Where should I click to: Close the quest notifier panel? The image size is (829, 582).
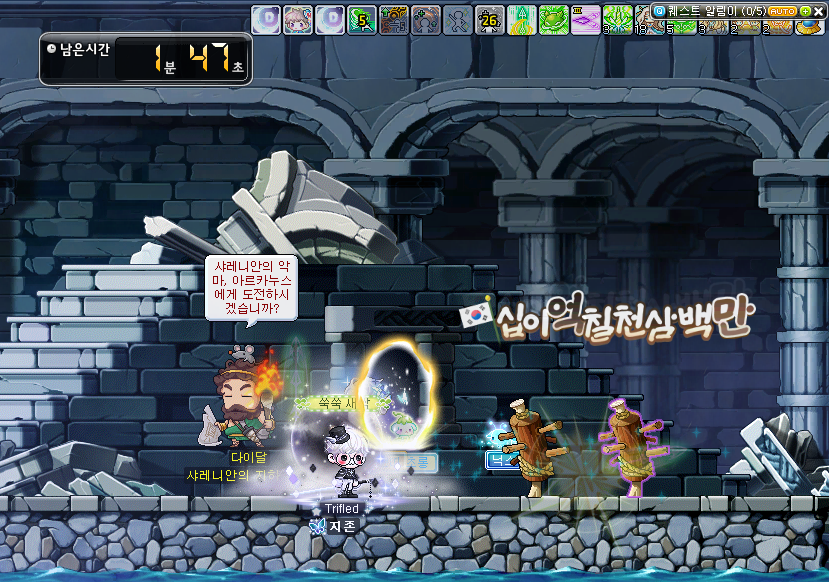pos(818,11)
